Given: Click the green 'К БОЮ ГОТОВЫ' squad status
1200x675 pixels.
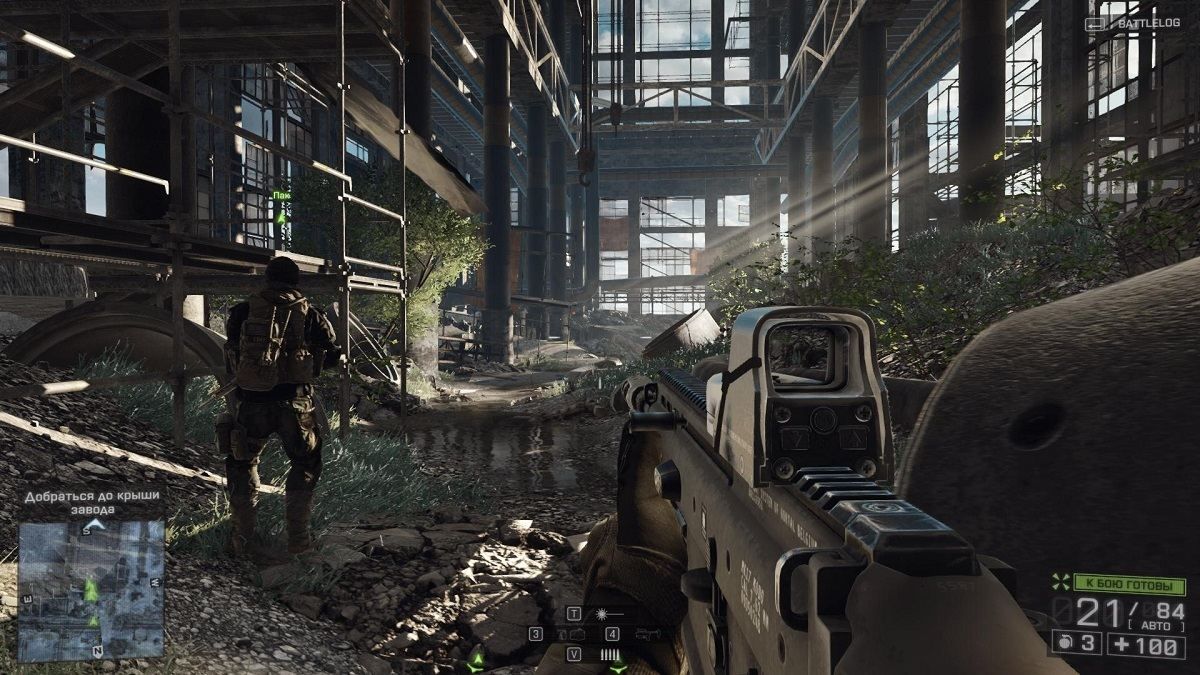Looking at the screenshot, I should point(1128,581).
